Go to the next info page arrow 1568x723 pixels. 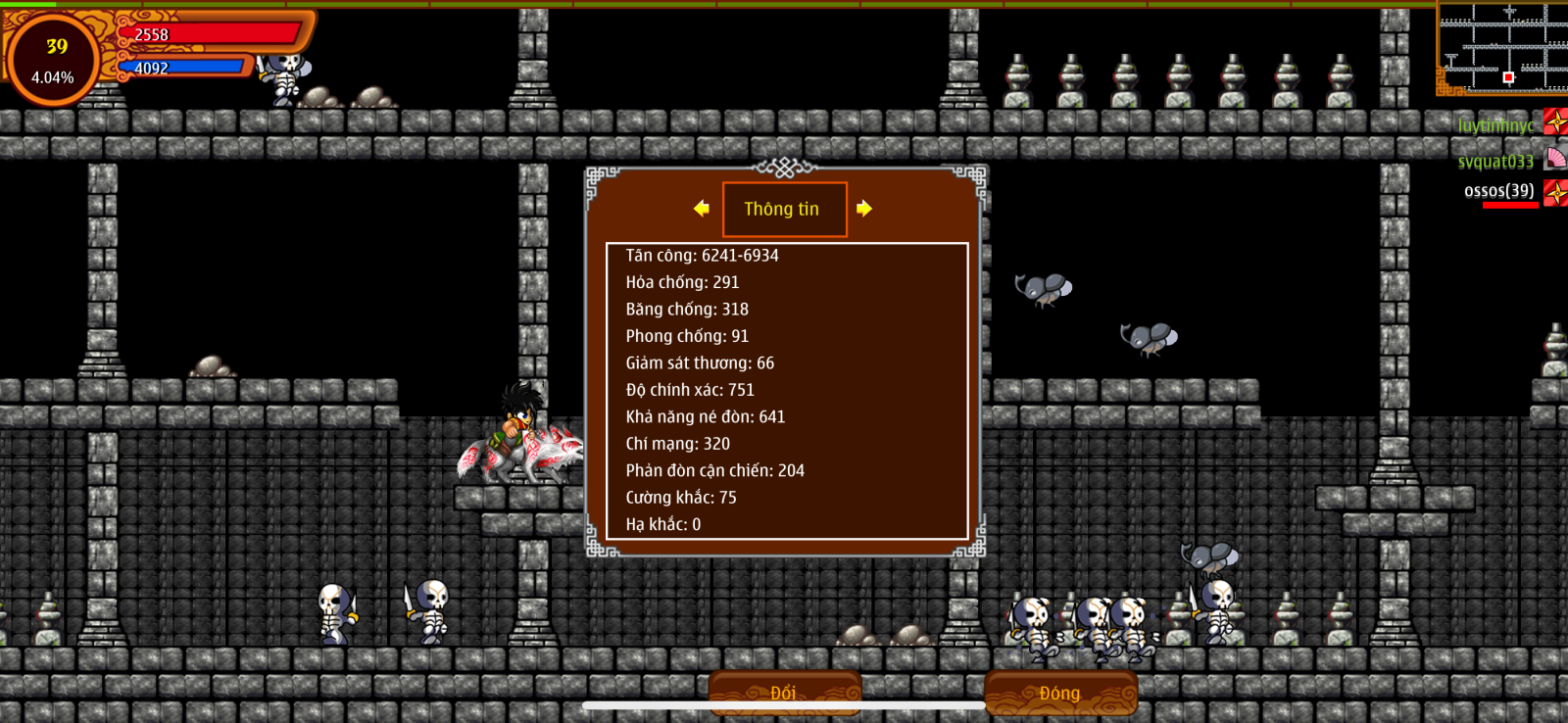tap(863, 209)
